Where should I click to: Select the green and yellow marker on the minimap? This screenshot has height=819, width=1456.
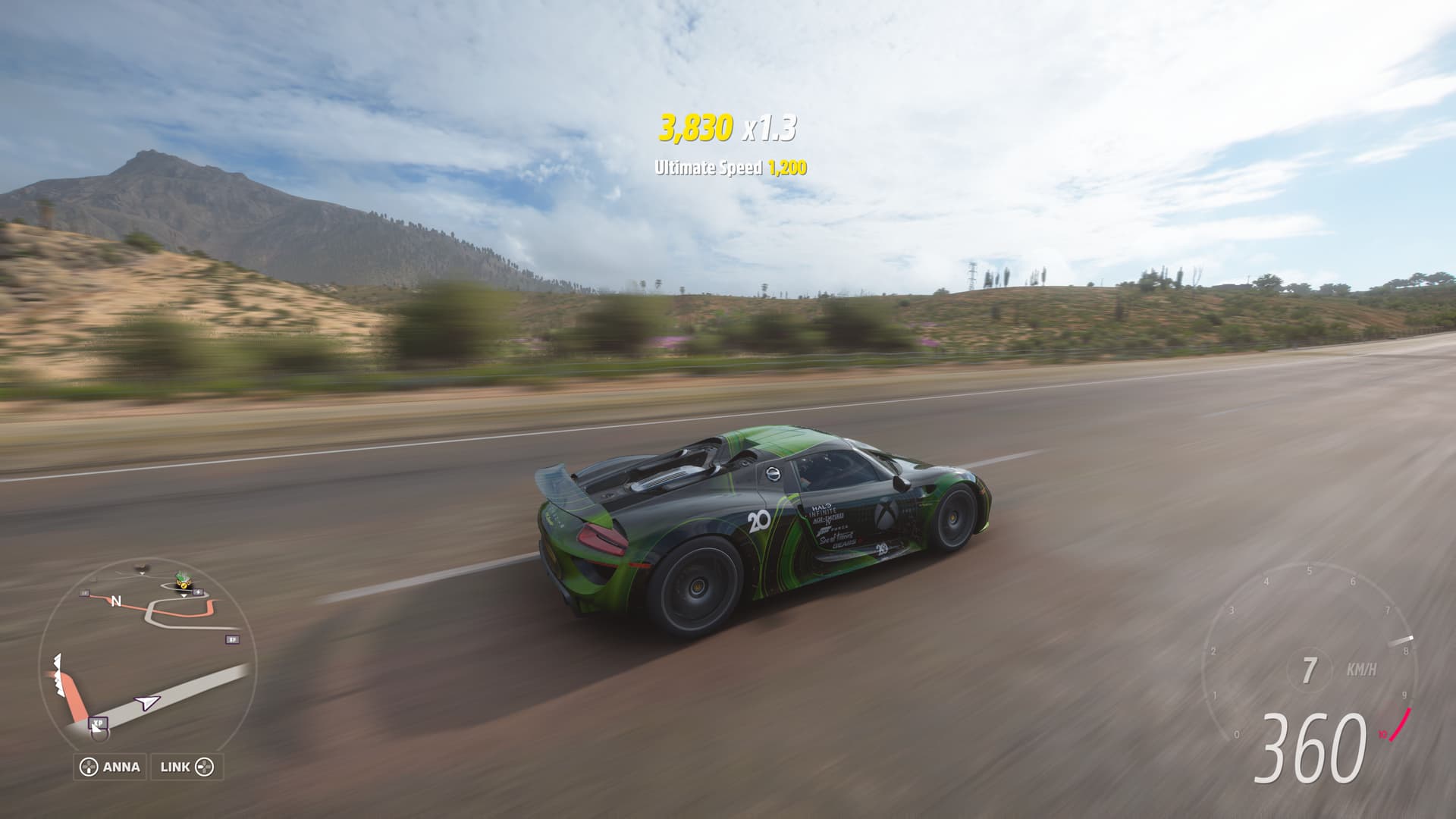(x=182, y=582)
